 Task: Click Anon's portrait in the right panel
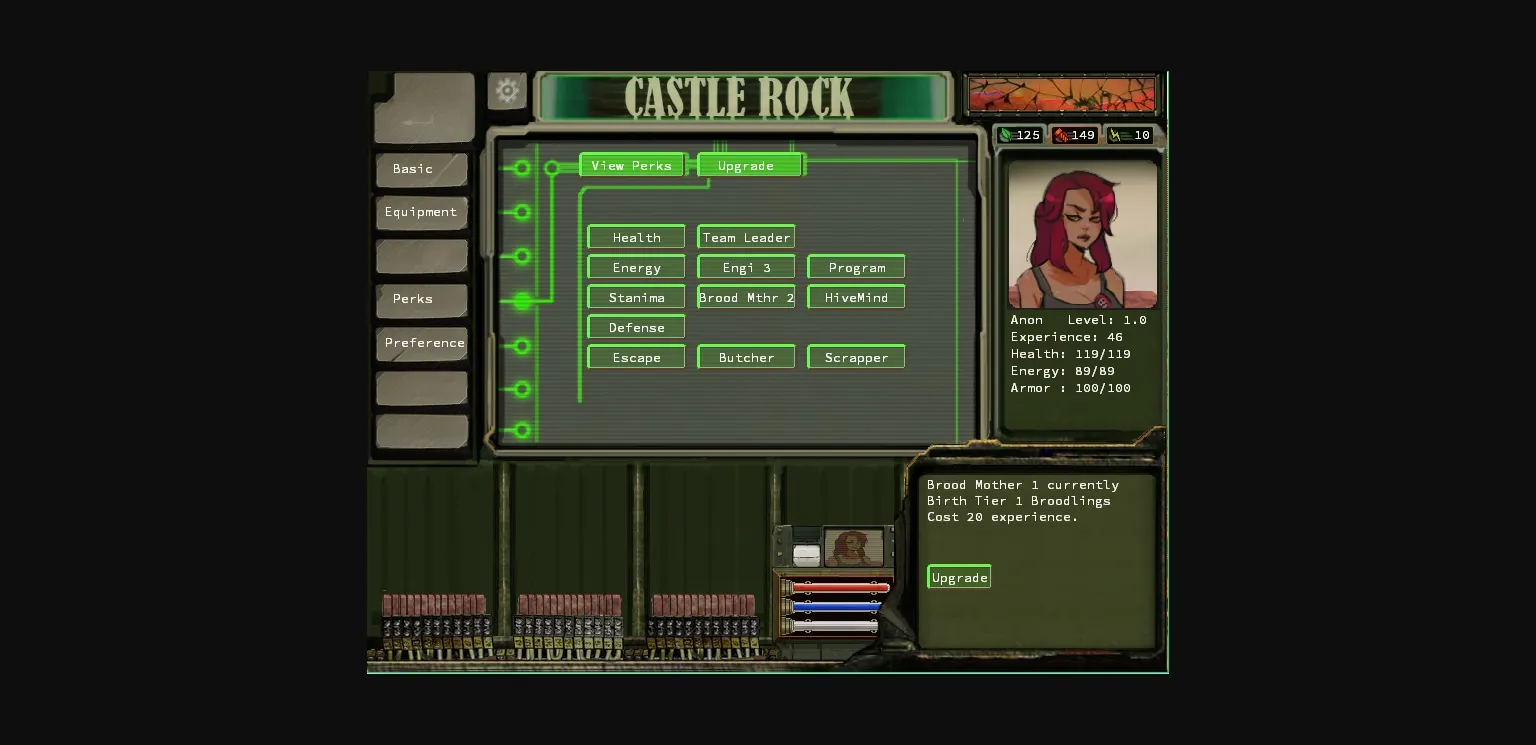1082,232
